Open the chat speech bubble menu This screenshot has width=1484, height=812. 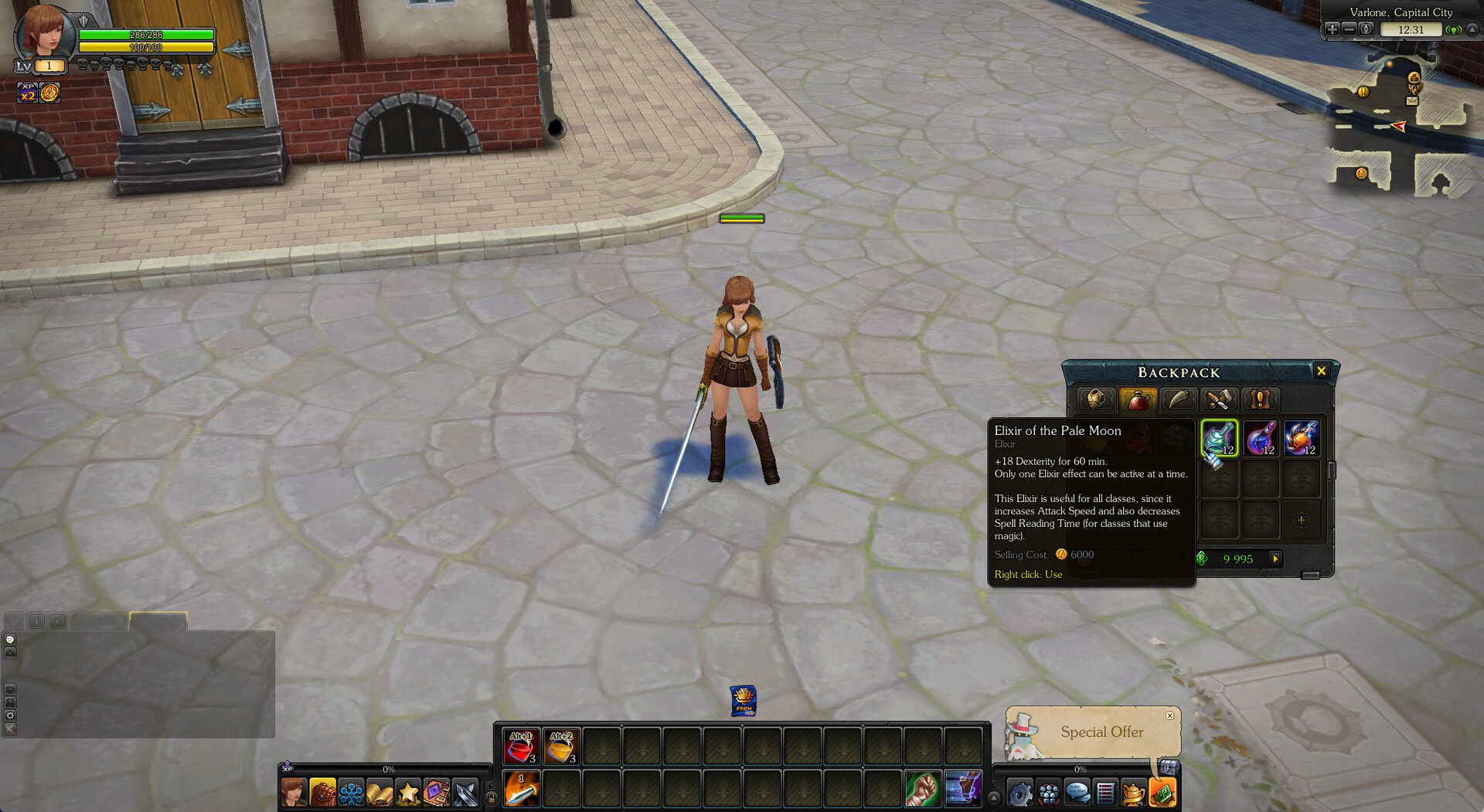[x=1077, y=793]
